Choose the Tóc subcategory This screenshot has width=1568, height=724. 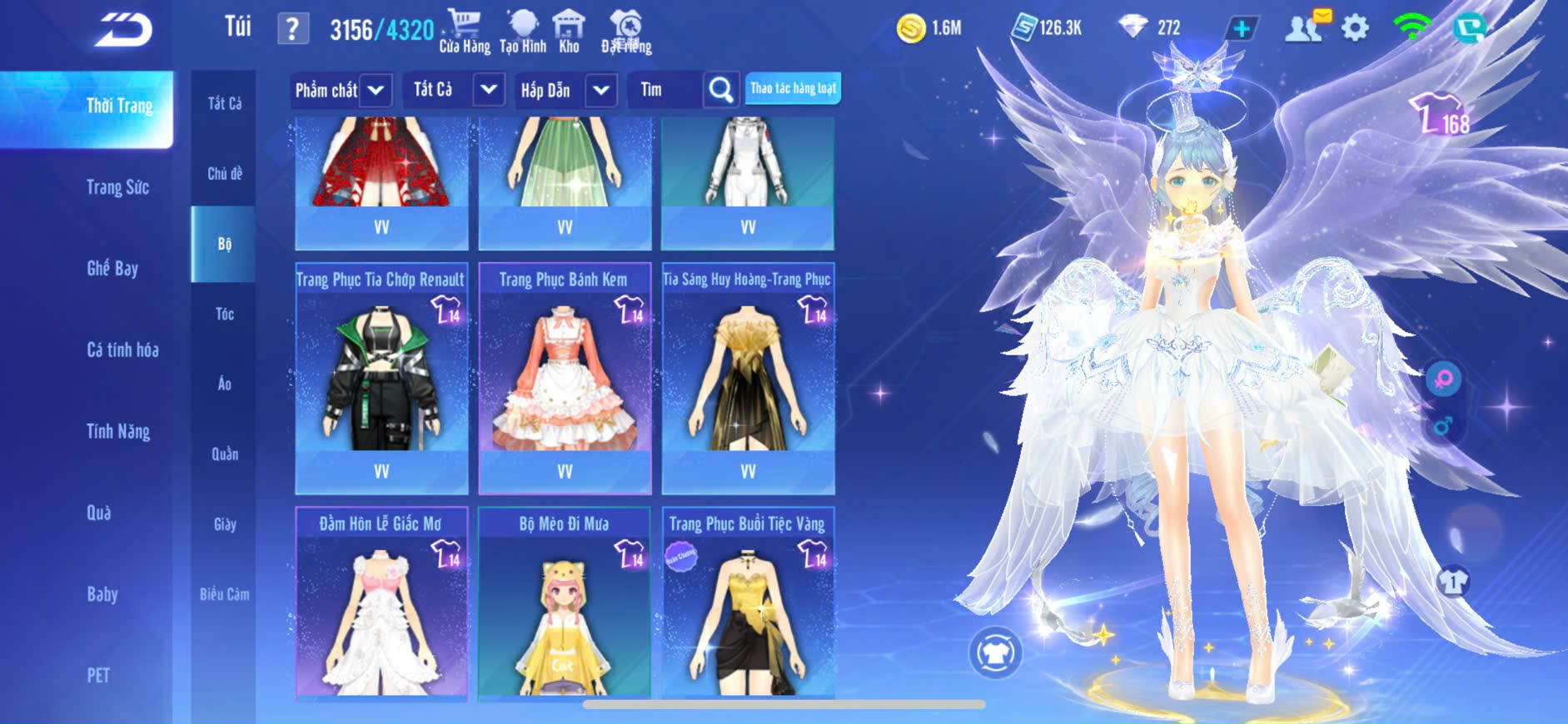[x=225, y=314]
